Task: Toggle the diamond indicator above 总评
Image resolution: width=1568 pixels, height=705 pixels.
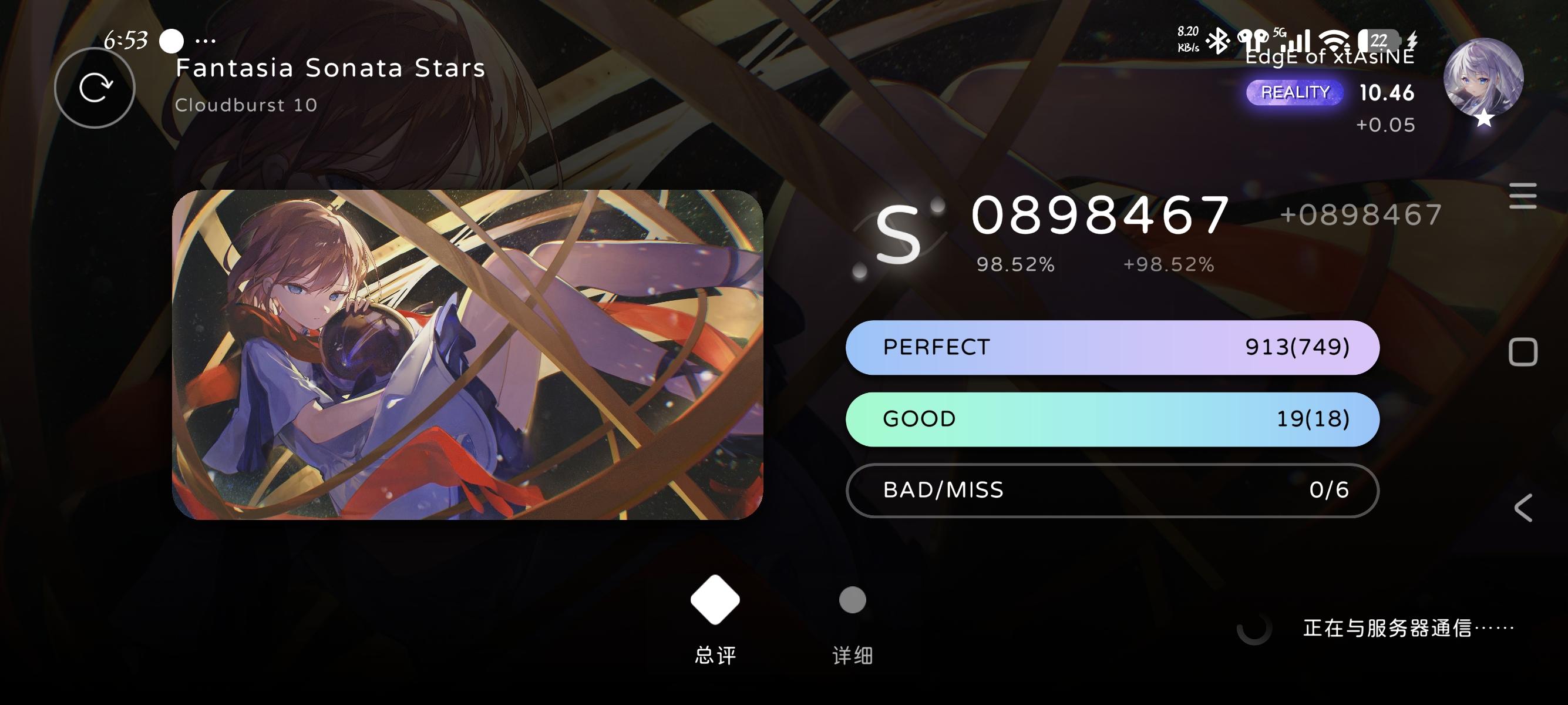Action: coord(715,600)
